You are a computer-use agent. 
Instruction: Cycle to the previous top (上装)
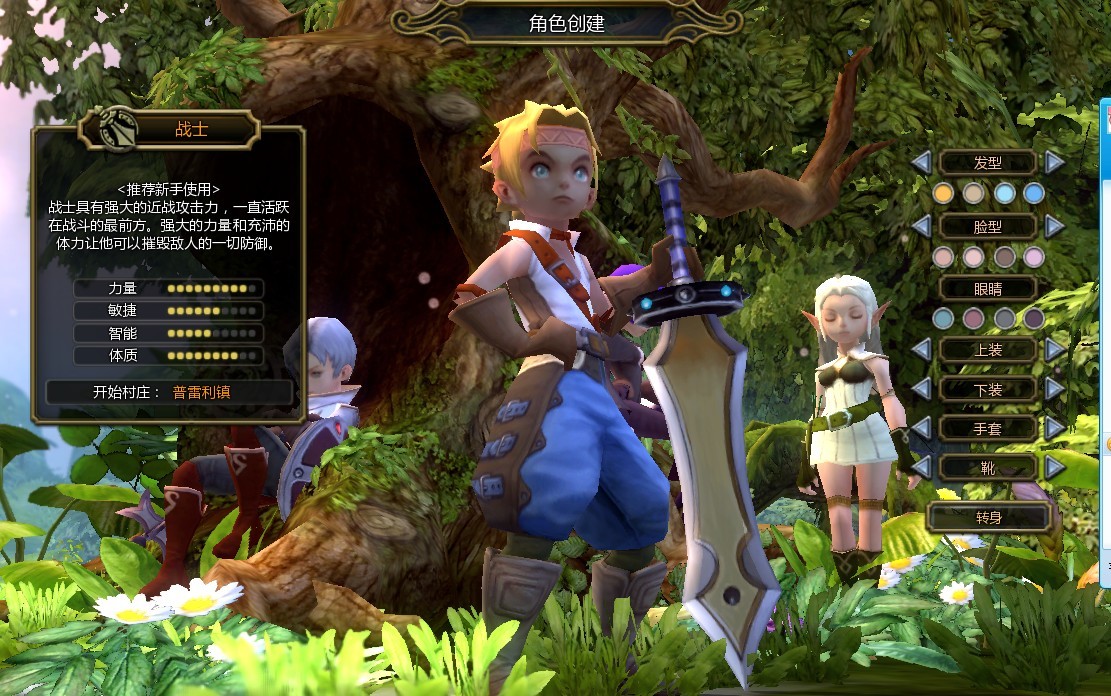922,349
